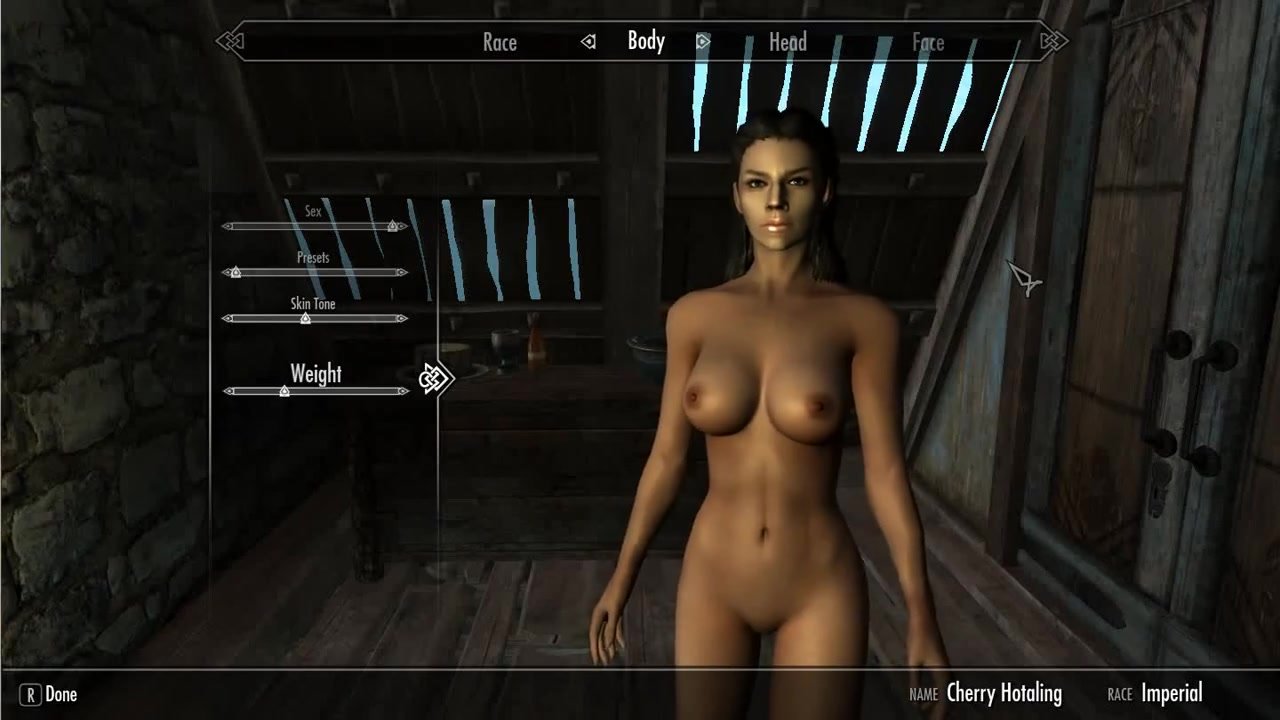The height and width of the screenshot is (720, 1280).
Task: Set the Weight slider
Action: pyautogui.click(x=285, y=391)
